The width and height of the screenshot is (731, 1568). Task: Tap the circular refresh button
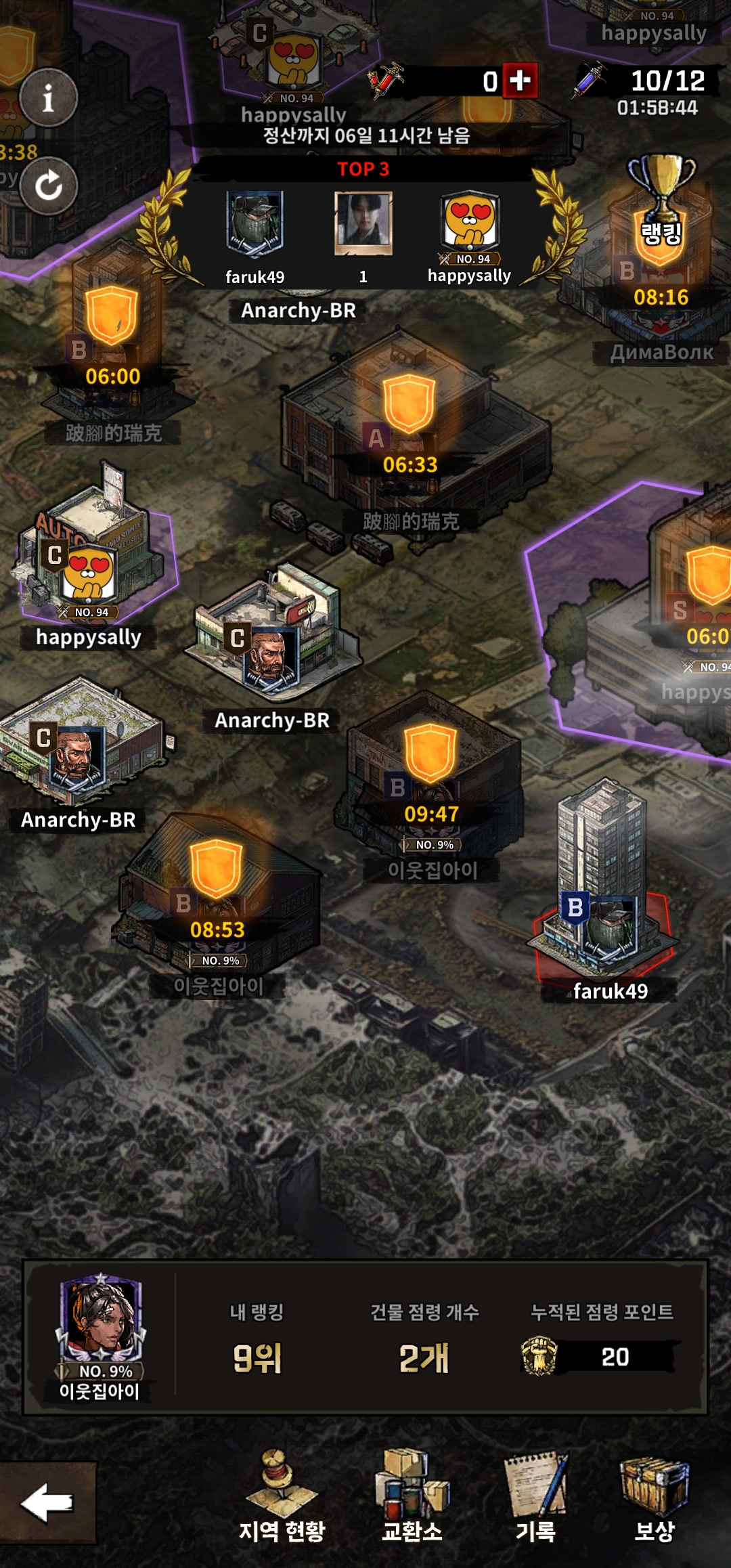(x=48, y=186)
